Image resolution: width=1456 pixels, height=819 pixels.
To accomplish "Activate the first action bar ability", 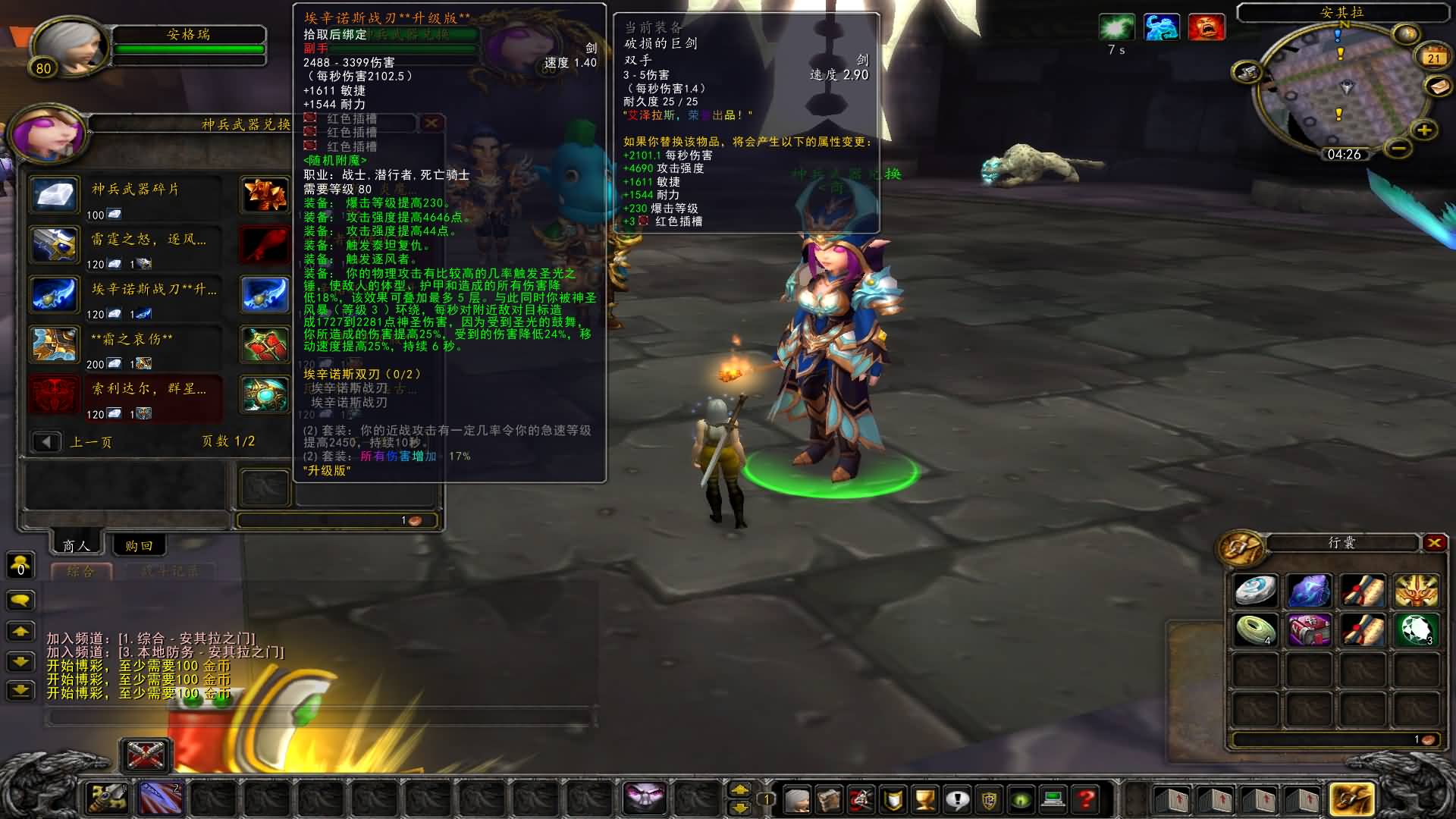I will pyautogui.click(x=108, y=799).
